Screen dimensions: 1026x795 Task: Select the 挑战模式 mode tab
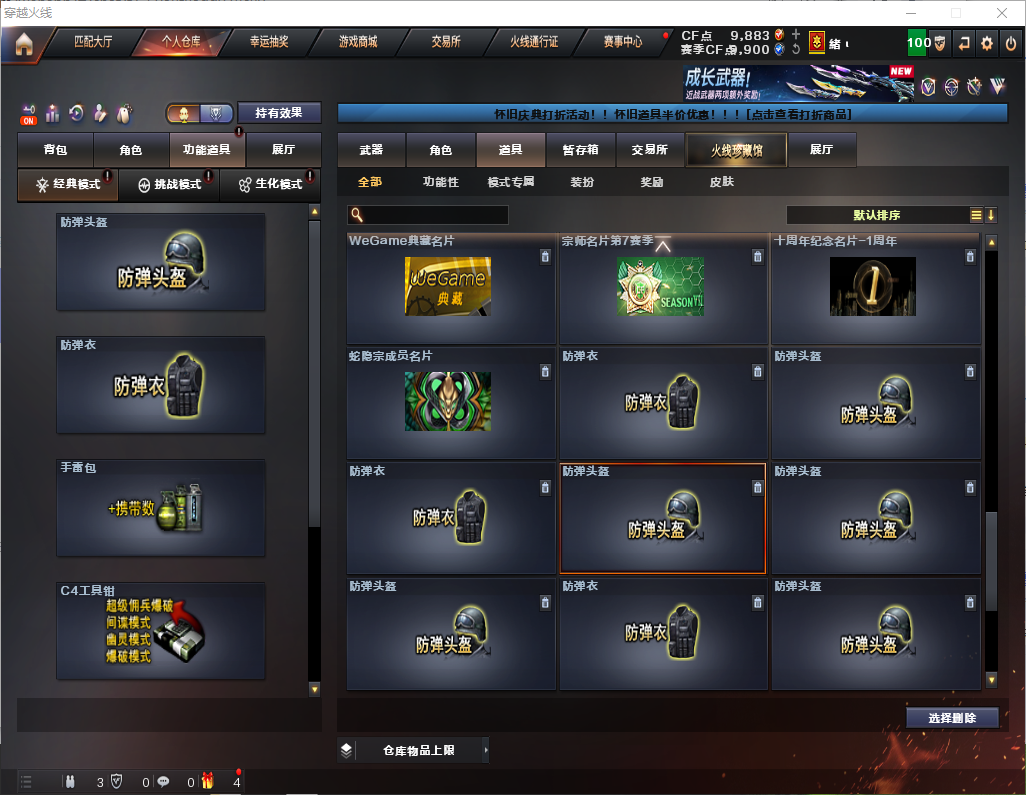169,185
